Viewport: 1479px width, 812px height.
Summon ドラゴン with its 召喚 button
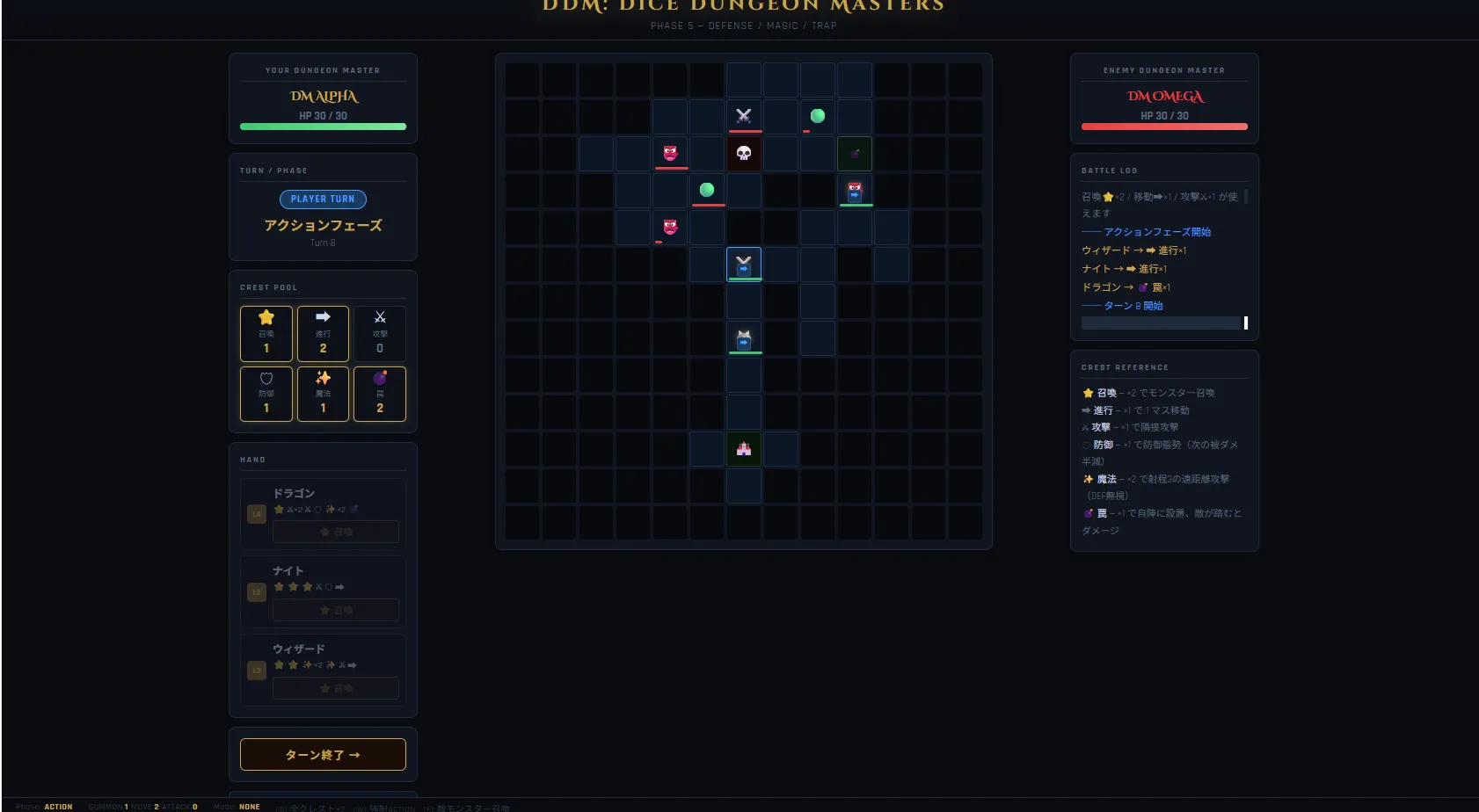336,532
